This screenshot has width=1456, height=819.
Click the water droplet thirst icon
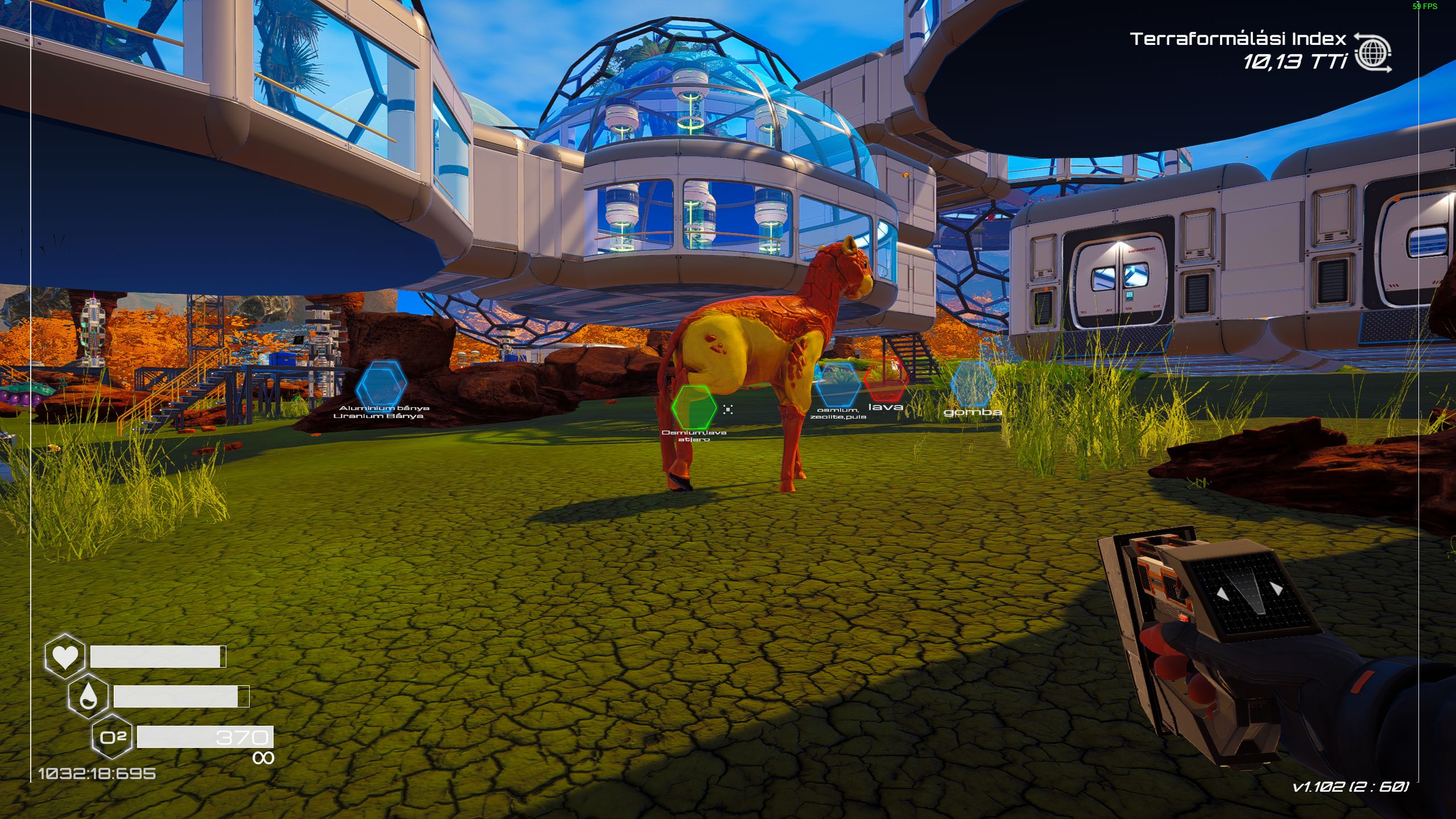88,696
